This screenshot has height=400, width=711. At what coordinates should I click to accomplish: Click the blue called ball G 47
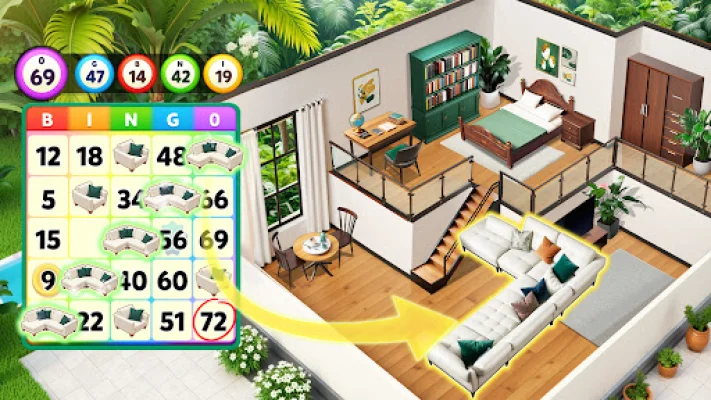click(x=96, y=73)
